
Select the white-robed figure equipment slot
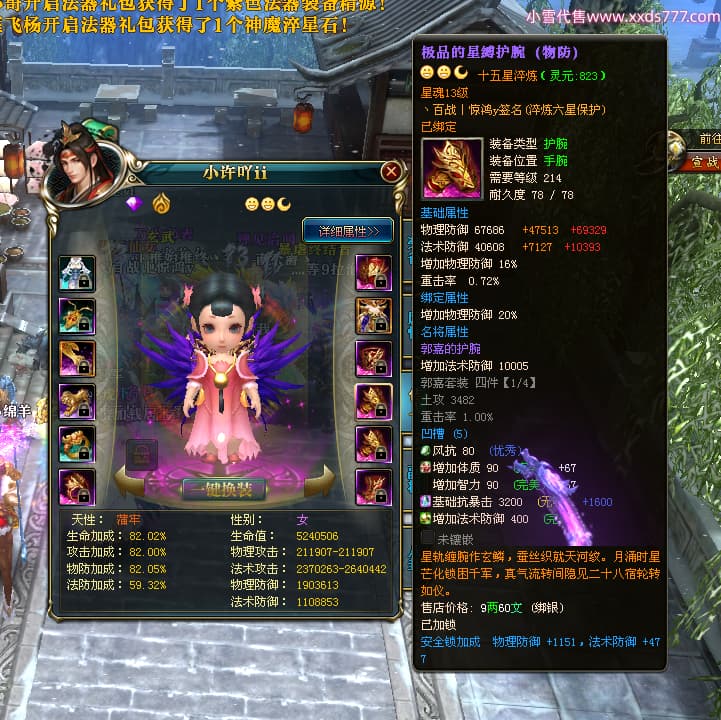pos(77,273)
